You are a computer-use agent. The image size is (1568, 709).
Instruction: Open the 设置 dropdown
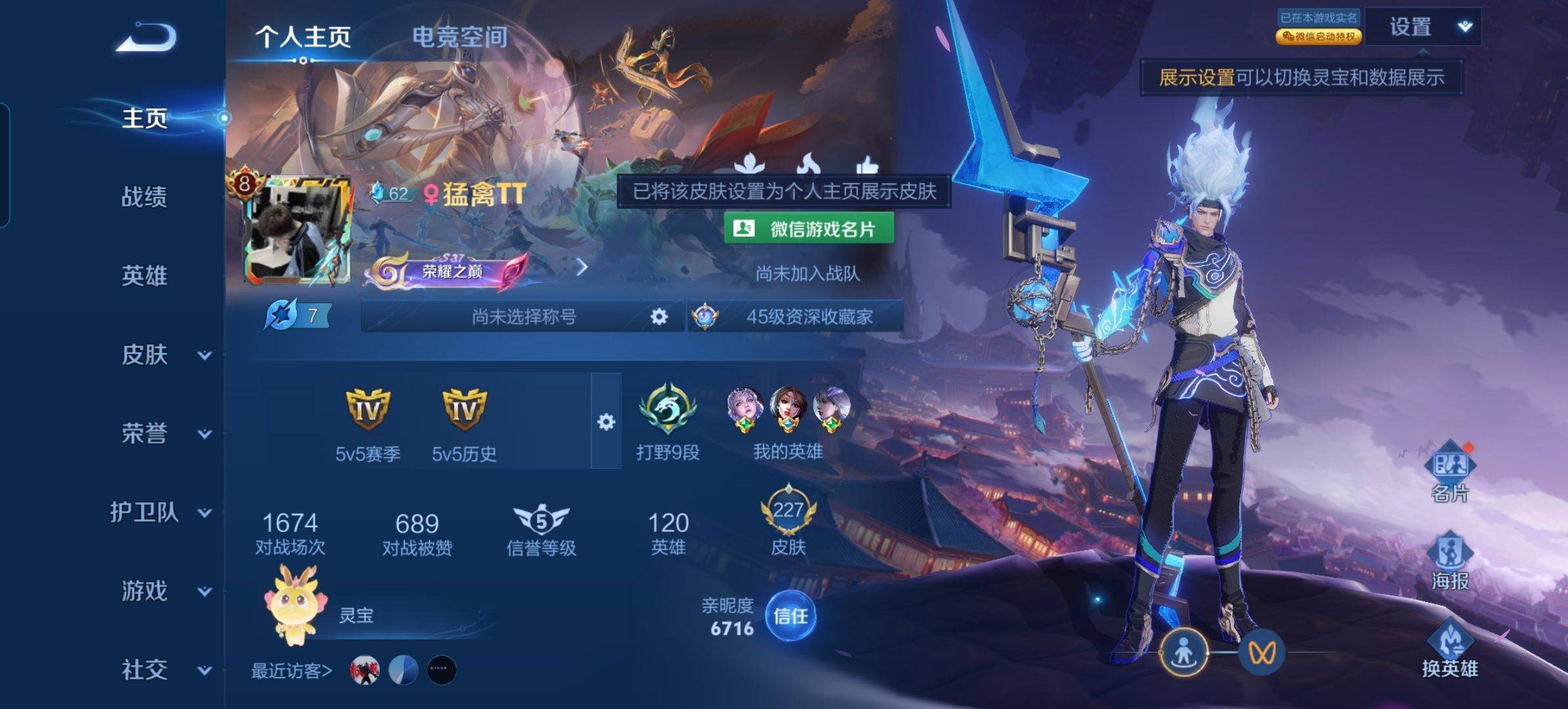tap(1424, 28)
